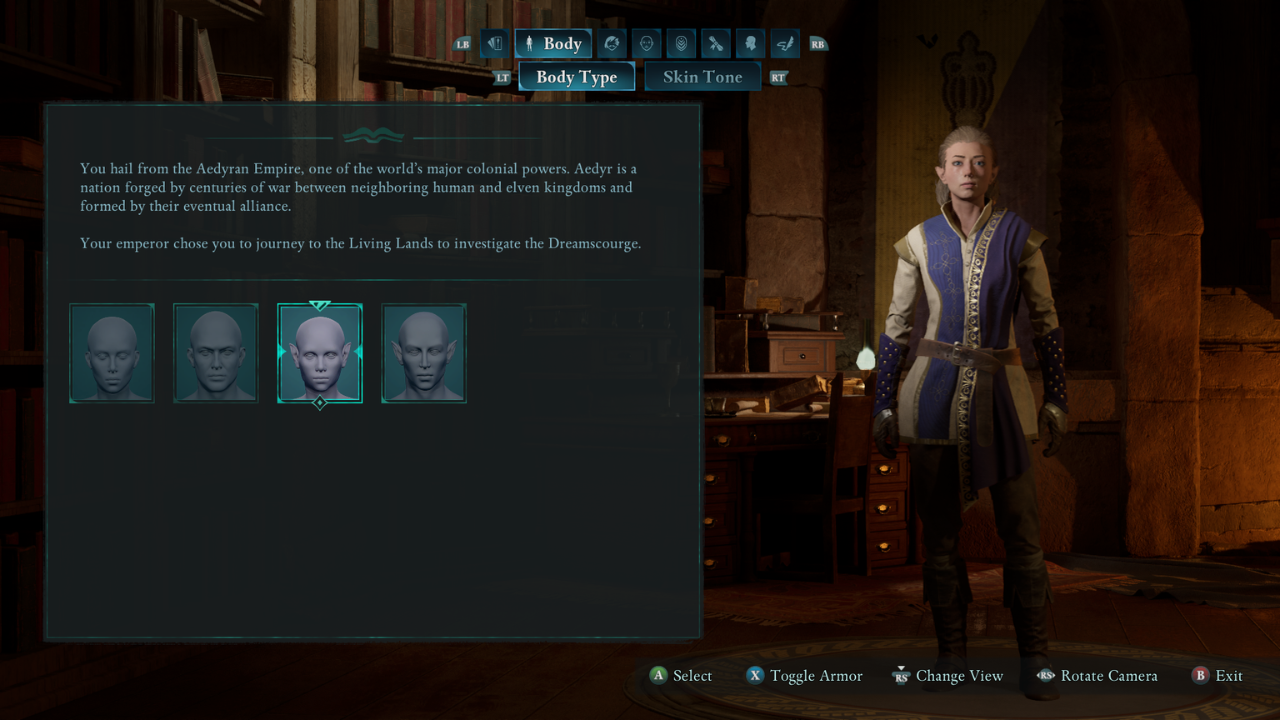Switch to the Skin Tone sub-tab
Viewport: 1280px width, 720px height.
coord(702,77)
